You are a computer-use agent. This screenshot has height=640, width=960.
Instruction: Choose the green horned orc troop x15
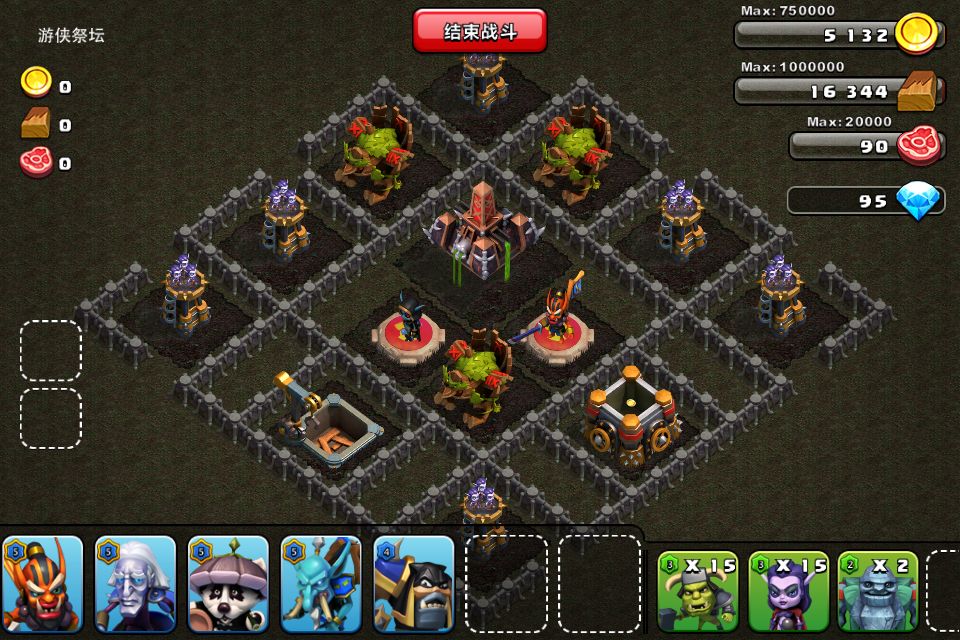(x=698, y=590)
